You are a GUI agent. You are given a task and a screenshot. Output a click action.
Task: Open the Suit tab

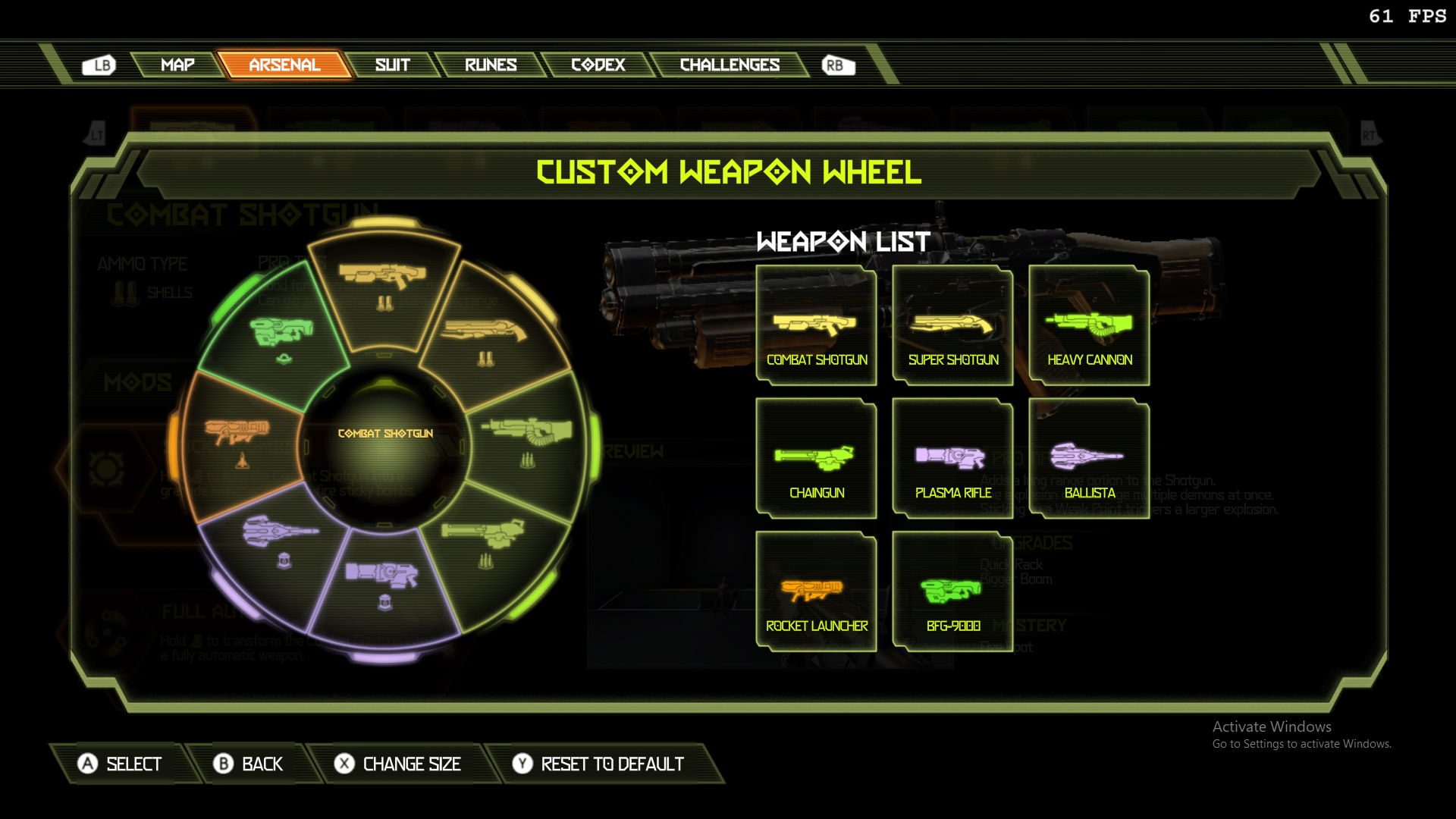pyautogui.click(x=392, y=65)
